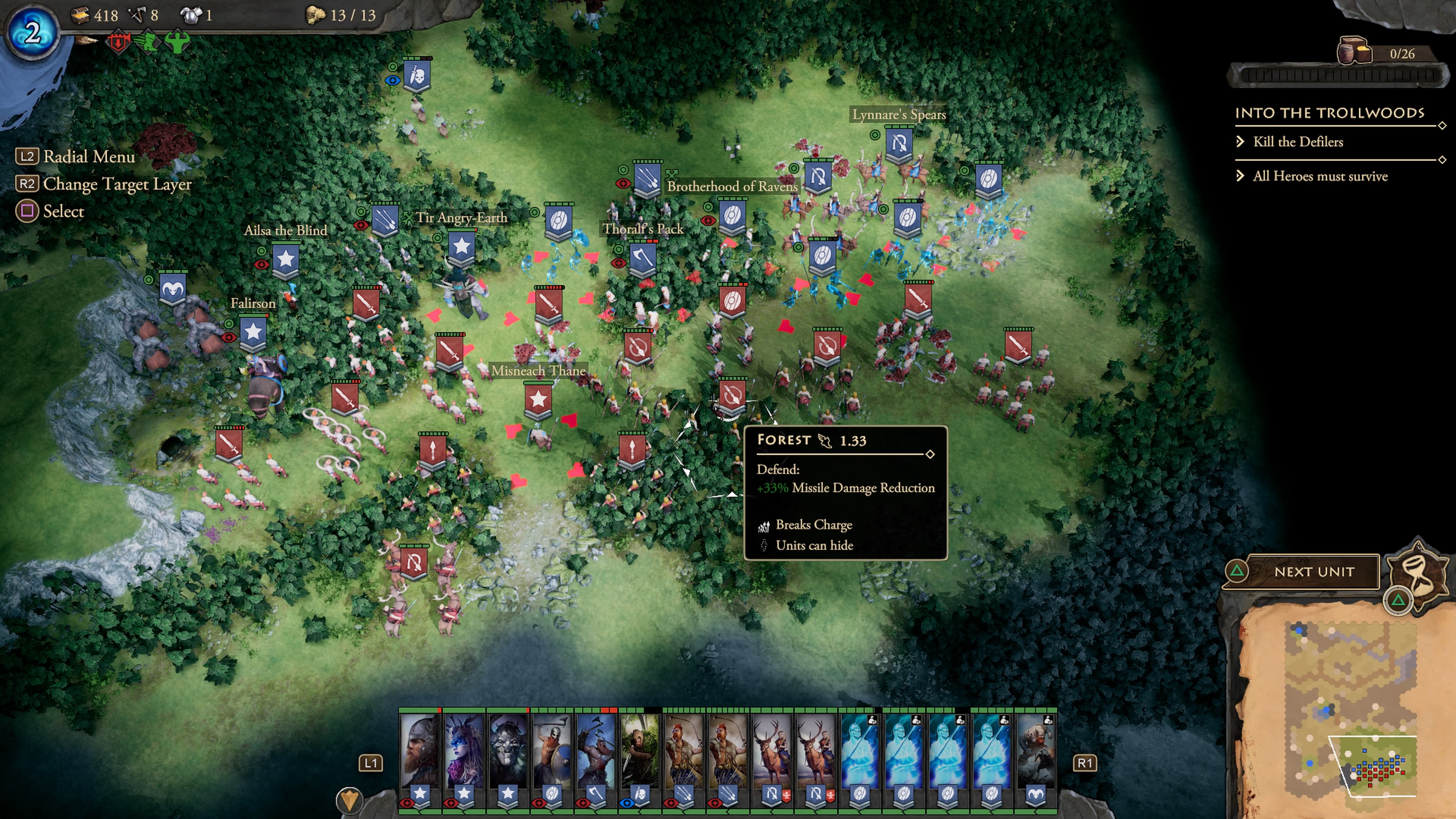End turn with the hourglass button
This screenshot has height=819, width=1456.
pos(1418,569)
